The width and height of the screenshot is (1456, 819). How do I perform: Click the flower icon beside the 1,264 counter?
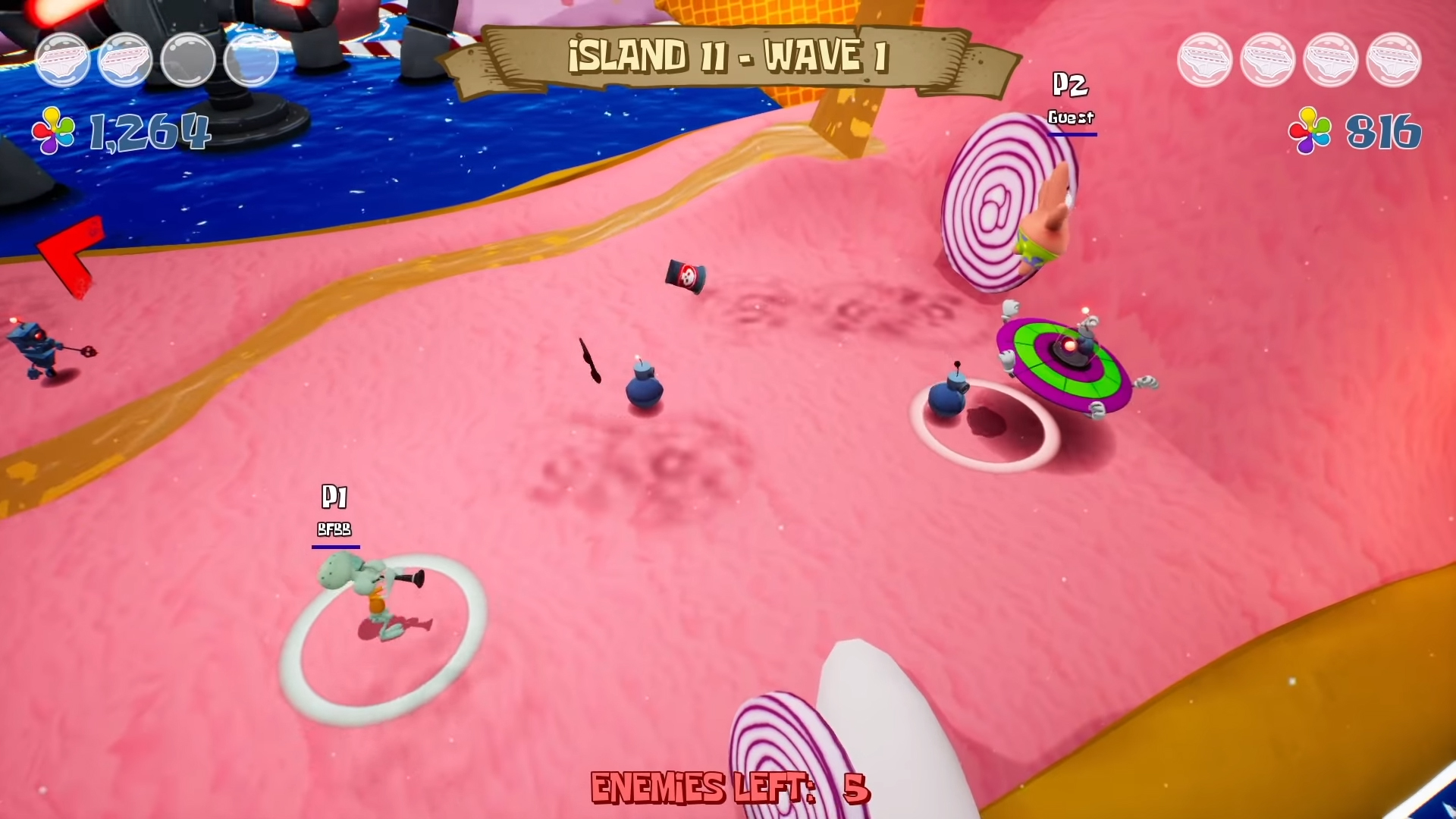click(52, 130)
